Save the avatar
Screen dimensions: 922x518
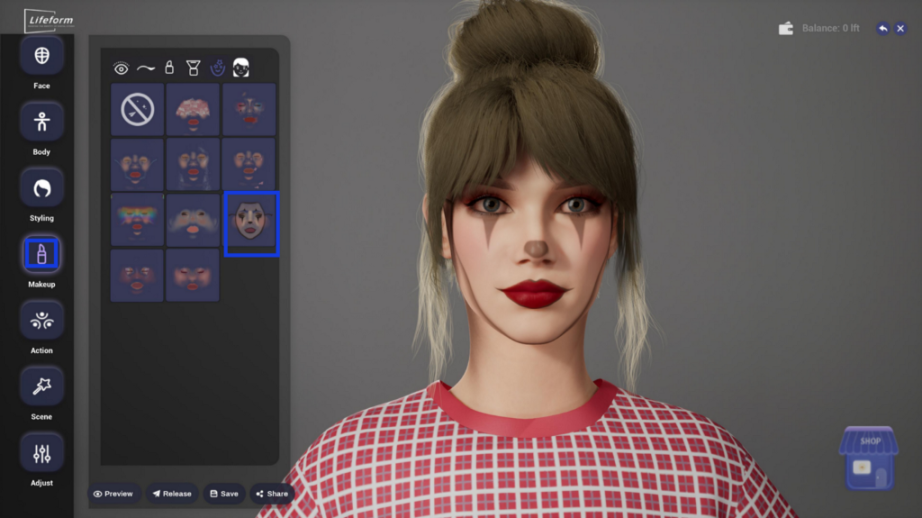coord(224,493)
